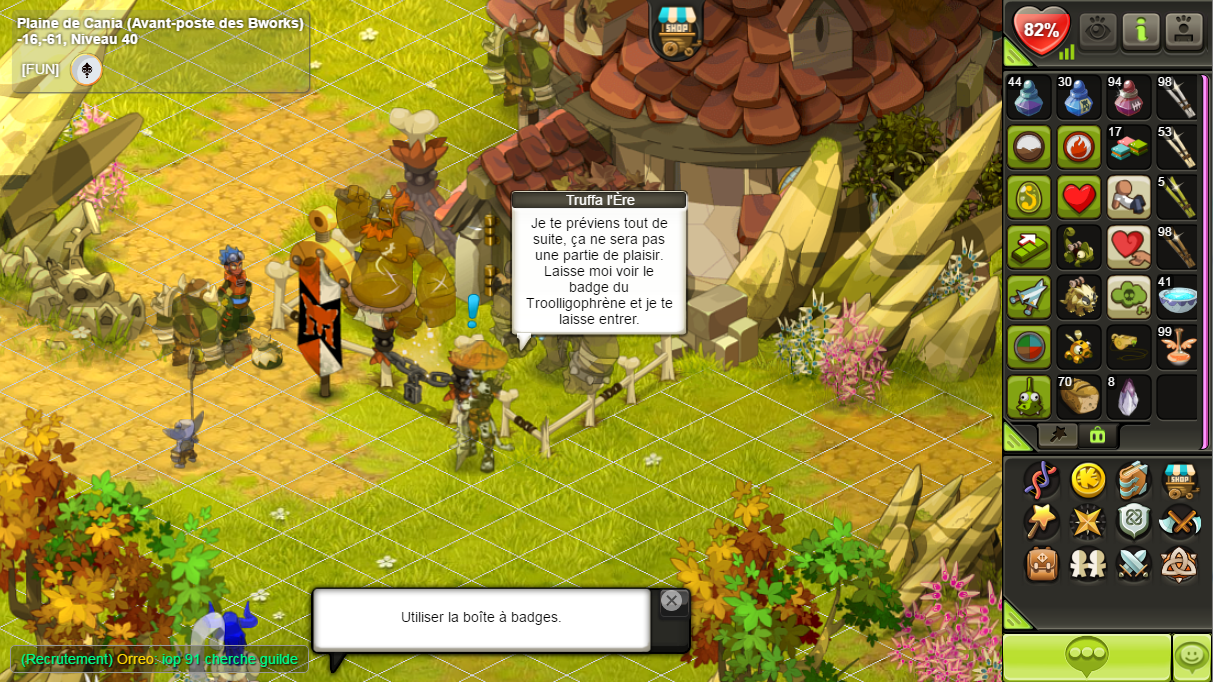The height and width of the screenshot is (682, 1213).
Task: Open the chat with speech bubble button
Action: (x=1086, y=657)
